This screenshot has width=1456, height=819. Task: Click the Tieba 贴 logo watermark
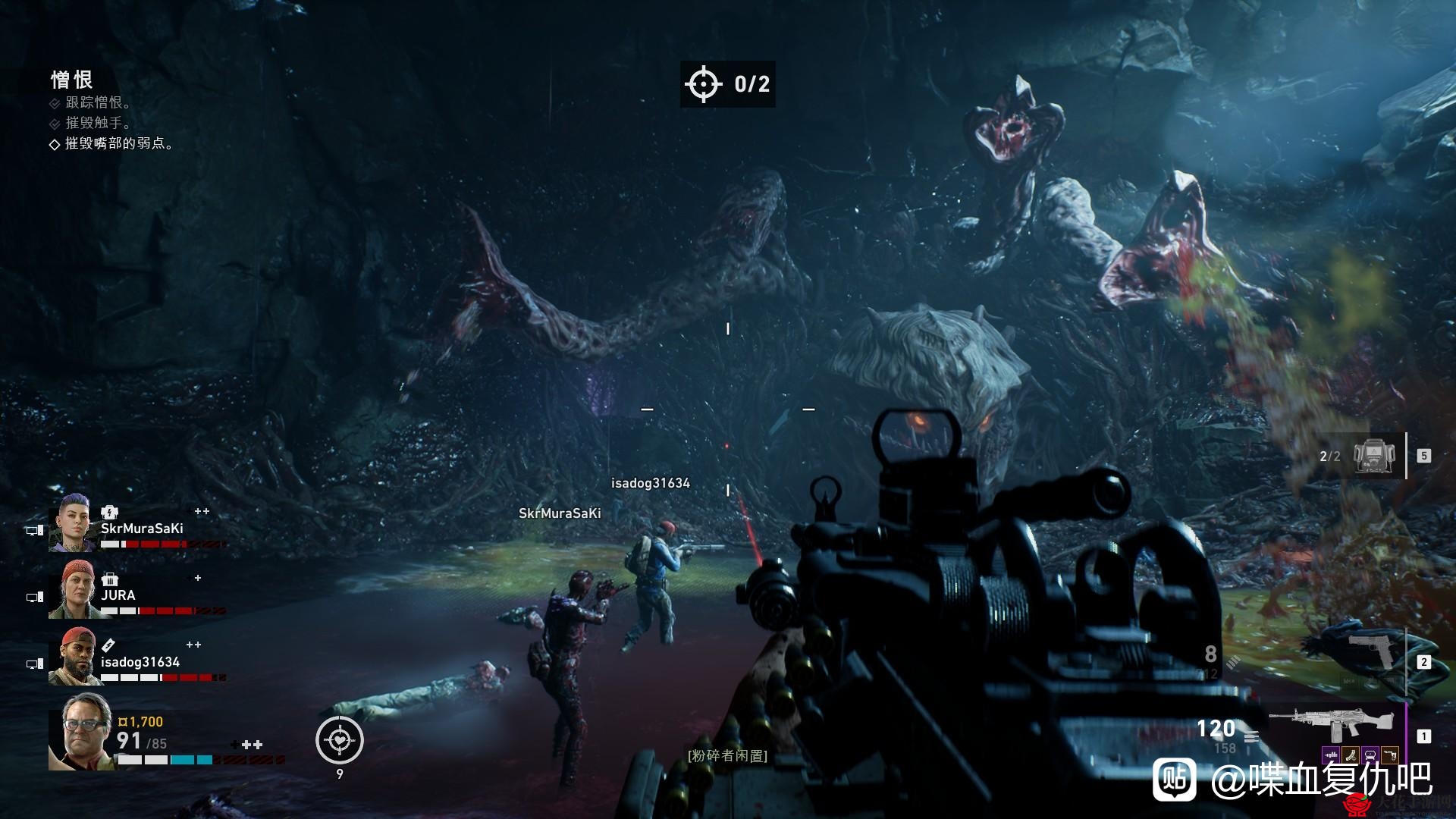click(x=1175, y=779)
